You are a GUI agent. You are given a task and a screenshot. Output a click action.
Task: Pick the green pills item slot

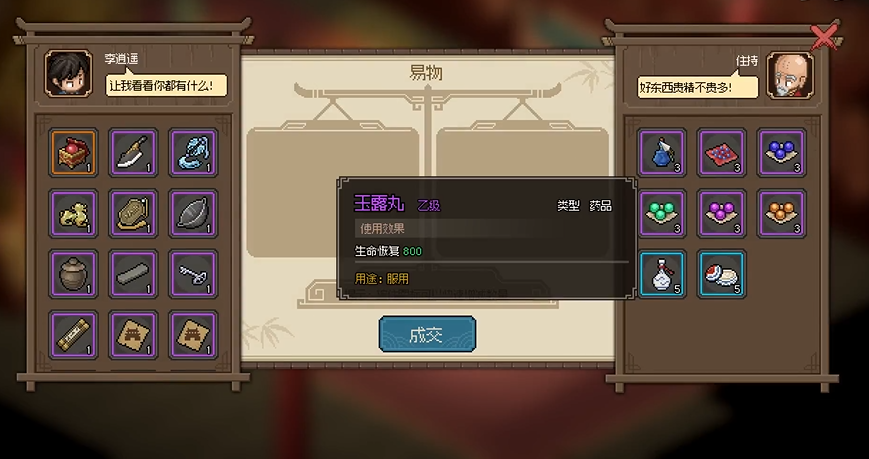coord(662,212)
